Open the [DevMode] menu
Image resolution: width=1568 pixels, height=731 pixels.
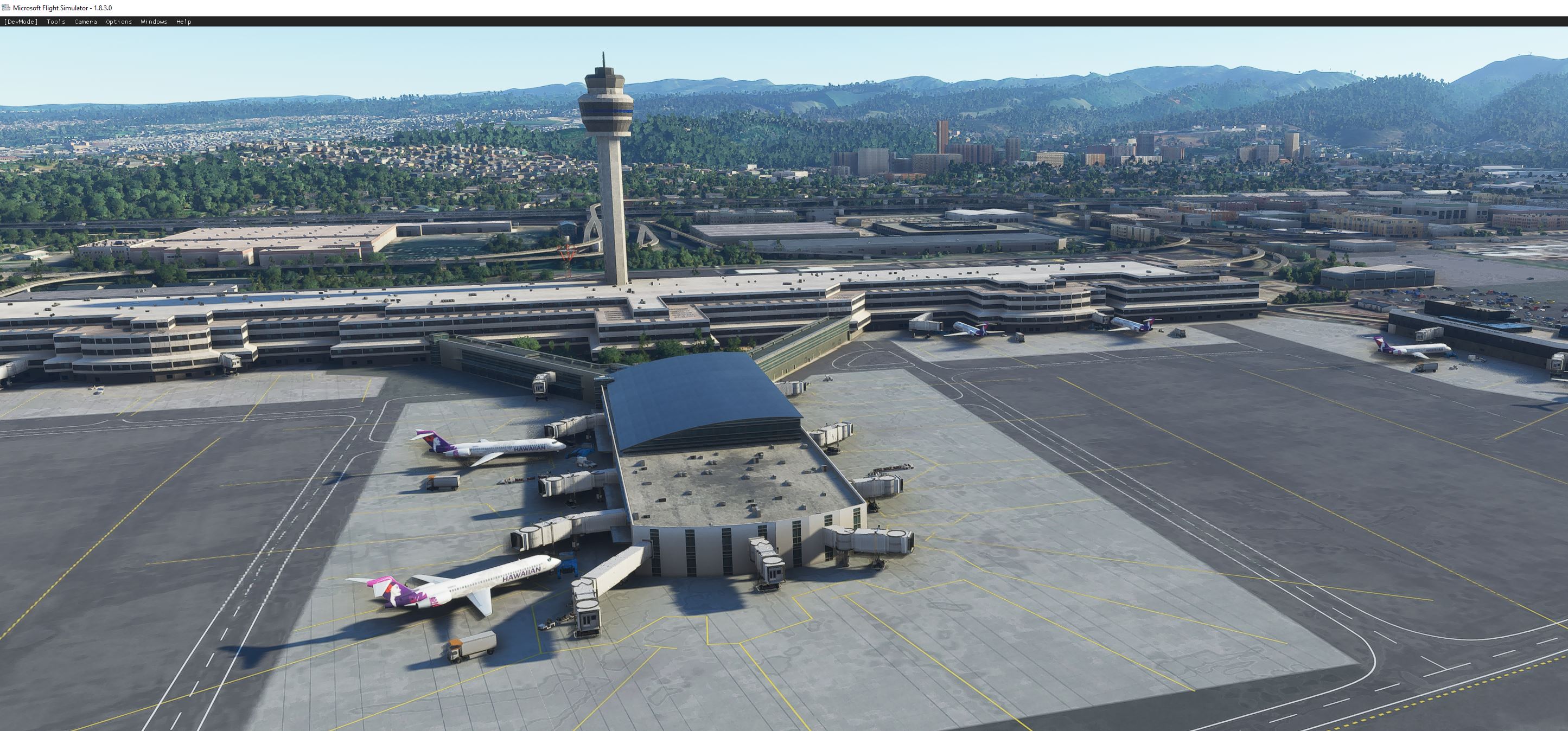click(x=21, y=21)
